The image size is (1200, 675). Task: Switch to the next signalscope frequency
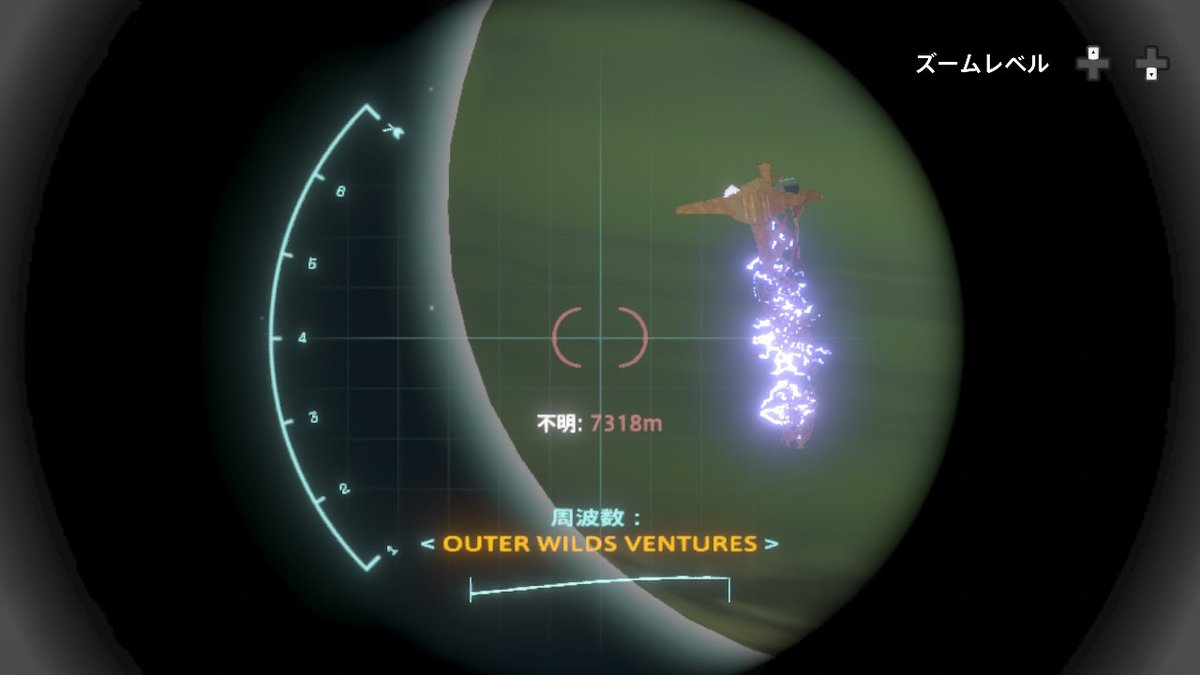tap(771, 545)
